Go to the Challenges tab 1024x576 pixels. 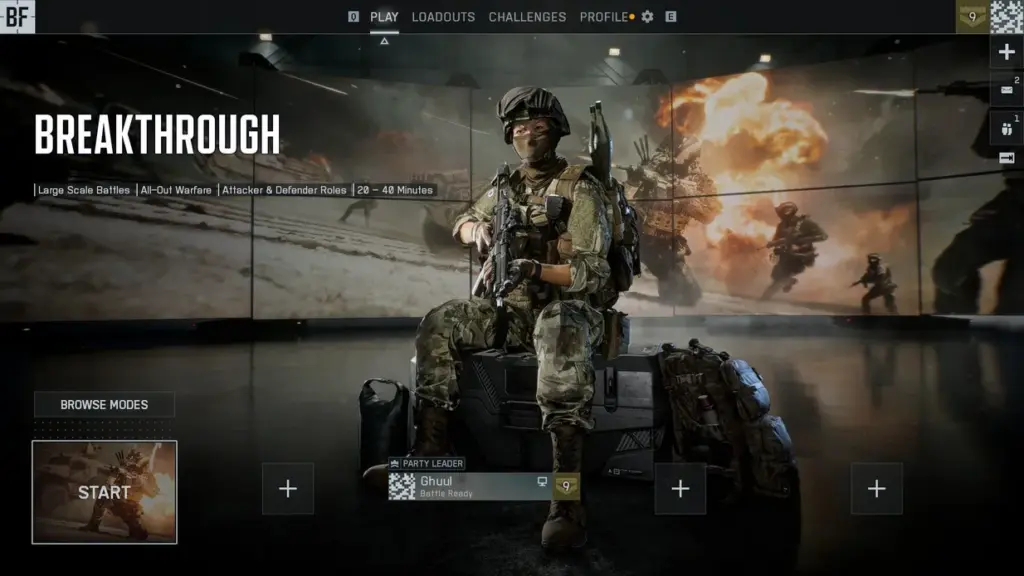pyautogui.click(x=527, y=17)
